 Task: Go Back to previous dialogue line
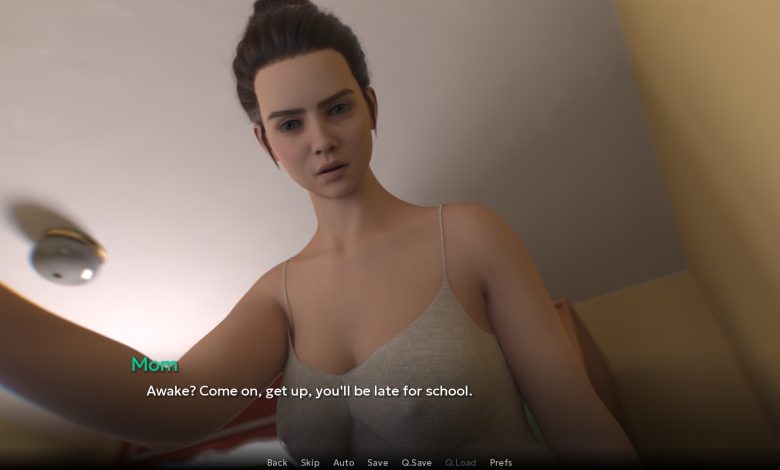[x=277, y=463]
